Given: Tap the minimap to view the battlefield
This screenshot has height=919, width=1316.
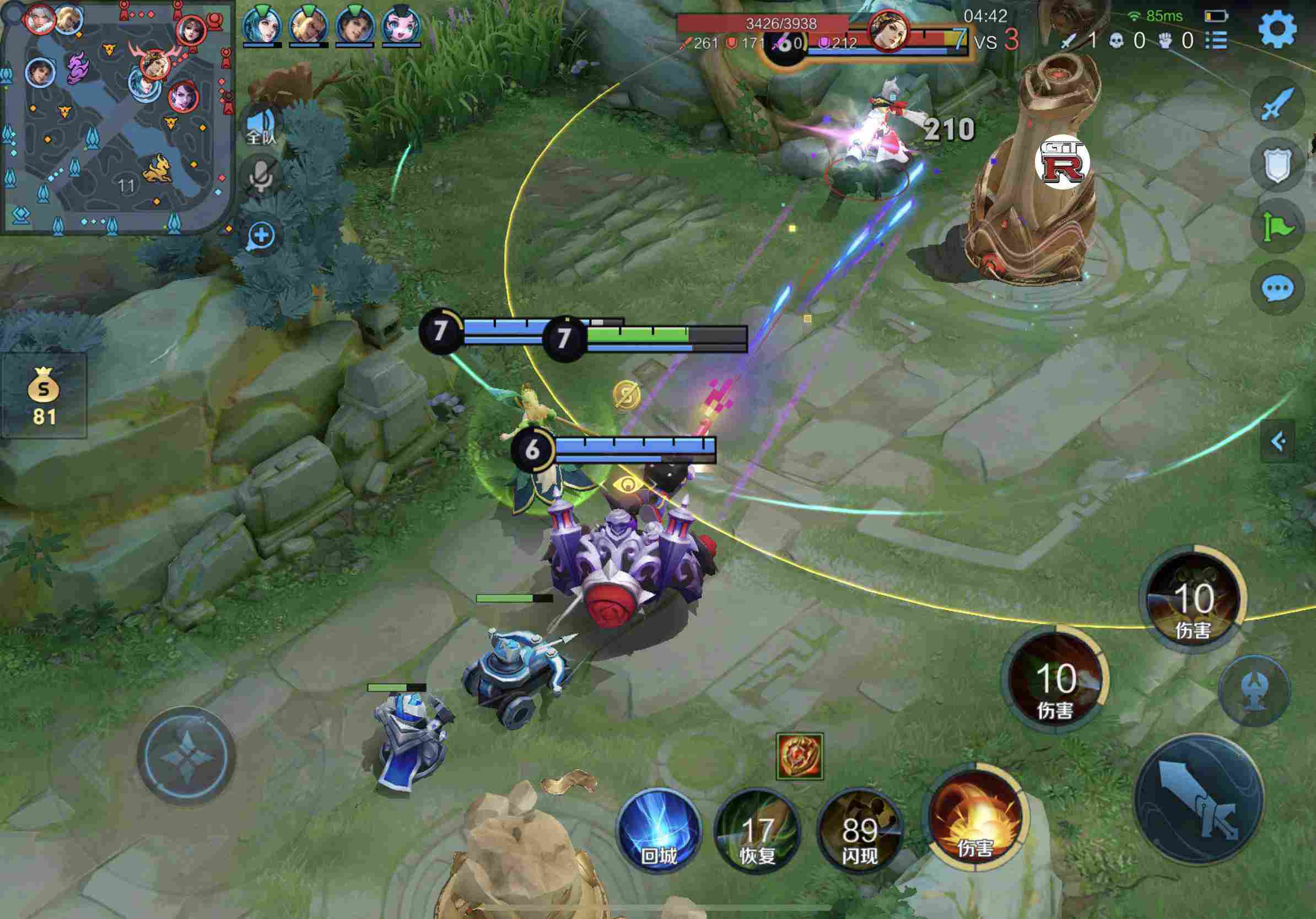Looking at the screenshot, I should pyautogui.click(x=117, y=117).
